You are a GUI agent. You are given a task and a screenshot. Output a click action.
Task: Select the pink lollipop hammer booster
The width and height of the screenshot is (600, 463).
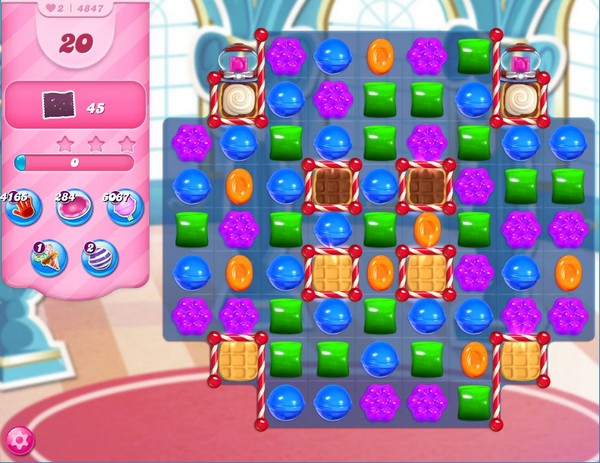(x=127, y=208)
